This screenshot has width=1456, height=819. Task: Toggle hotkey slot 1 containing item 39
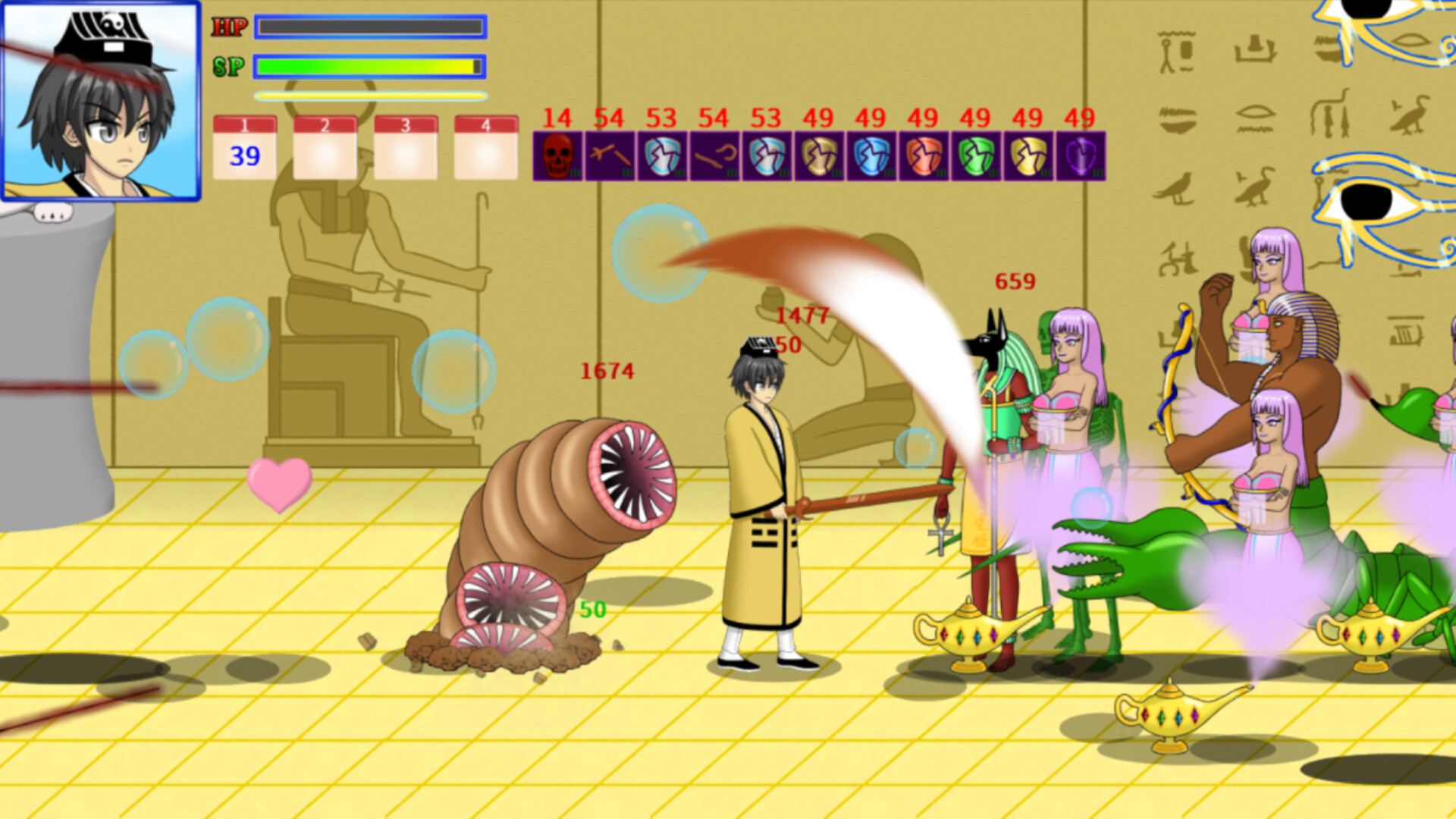pyautogui.click(x=244, y=148)
